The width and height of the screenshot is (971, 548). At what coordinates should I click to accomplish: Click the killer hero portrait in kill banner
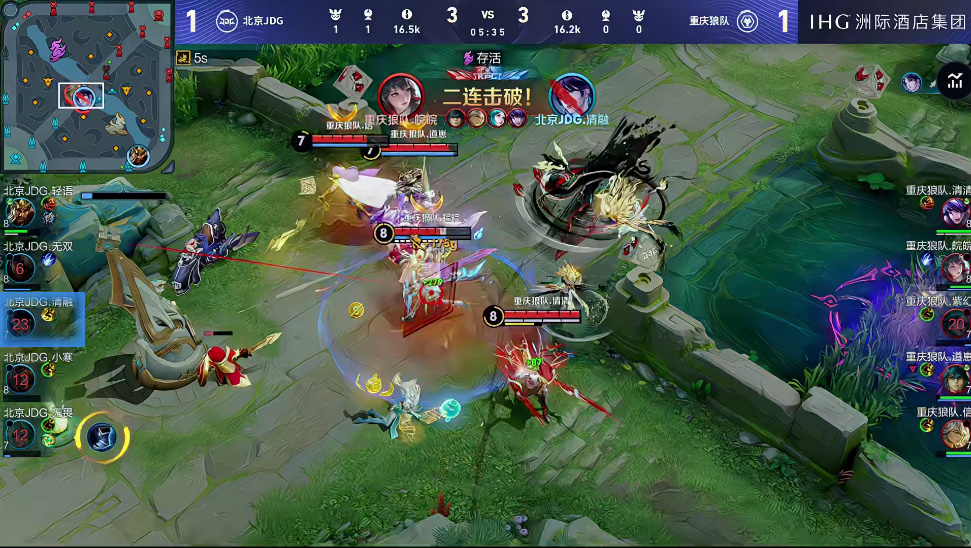[401, 95]
